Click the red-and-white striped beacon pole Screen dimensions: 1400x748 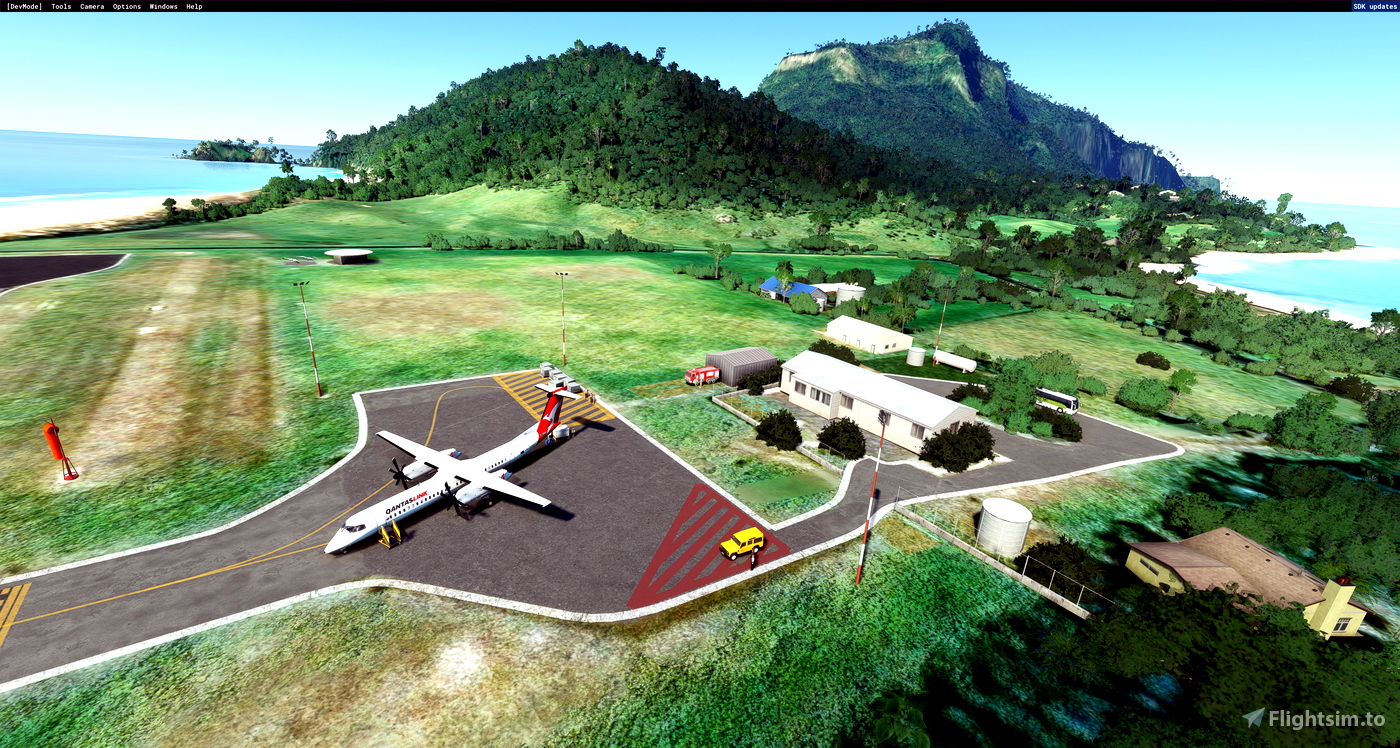(x=869, y=500)
